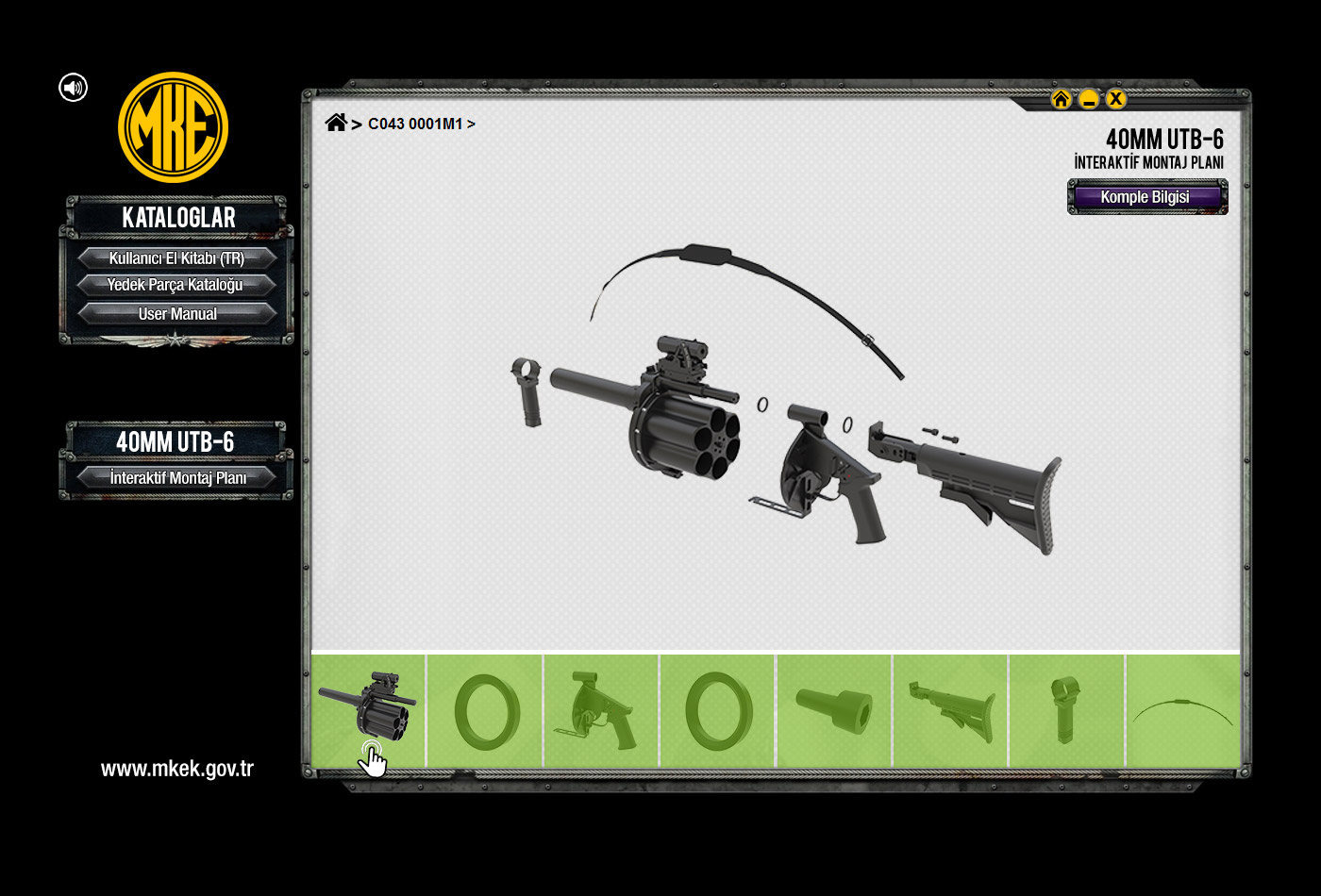Image resolution: width=1321 pixels, height=896 pixels.
Task: Click the breadcrumb home icon
Action: (x=335, y=123)
